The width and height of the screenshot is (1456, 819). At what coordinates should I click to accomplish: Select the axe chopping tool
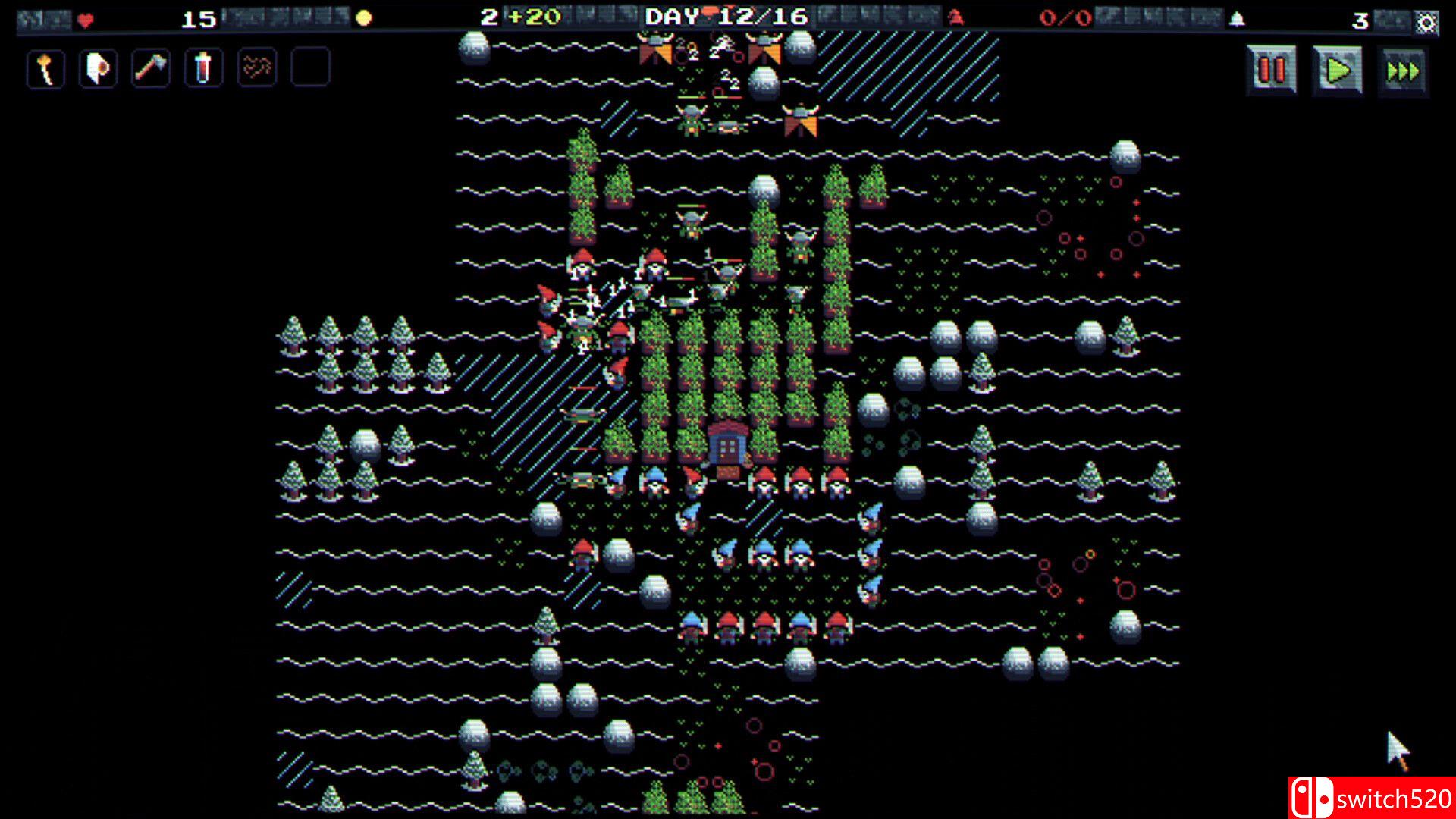(x=150, y=69)
